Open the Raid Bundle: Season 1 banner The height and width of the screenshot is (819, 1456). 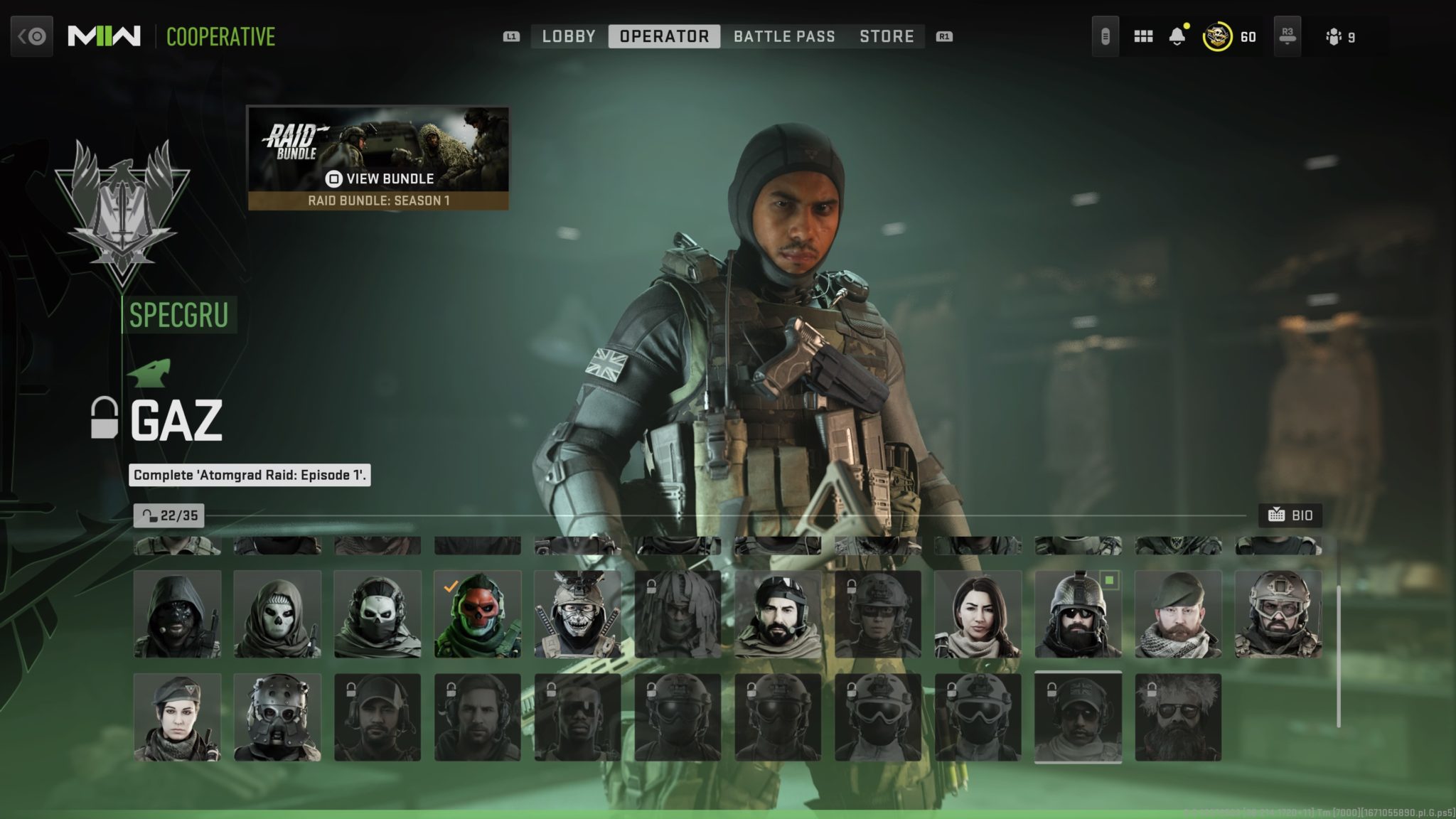coord(378,201)
